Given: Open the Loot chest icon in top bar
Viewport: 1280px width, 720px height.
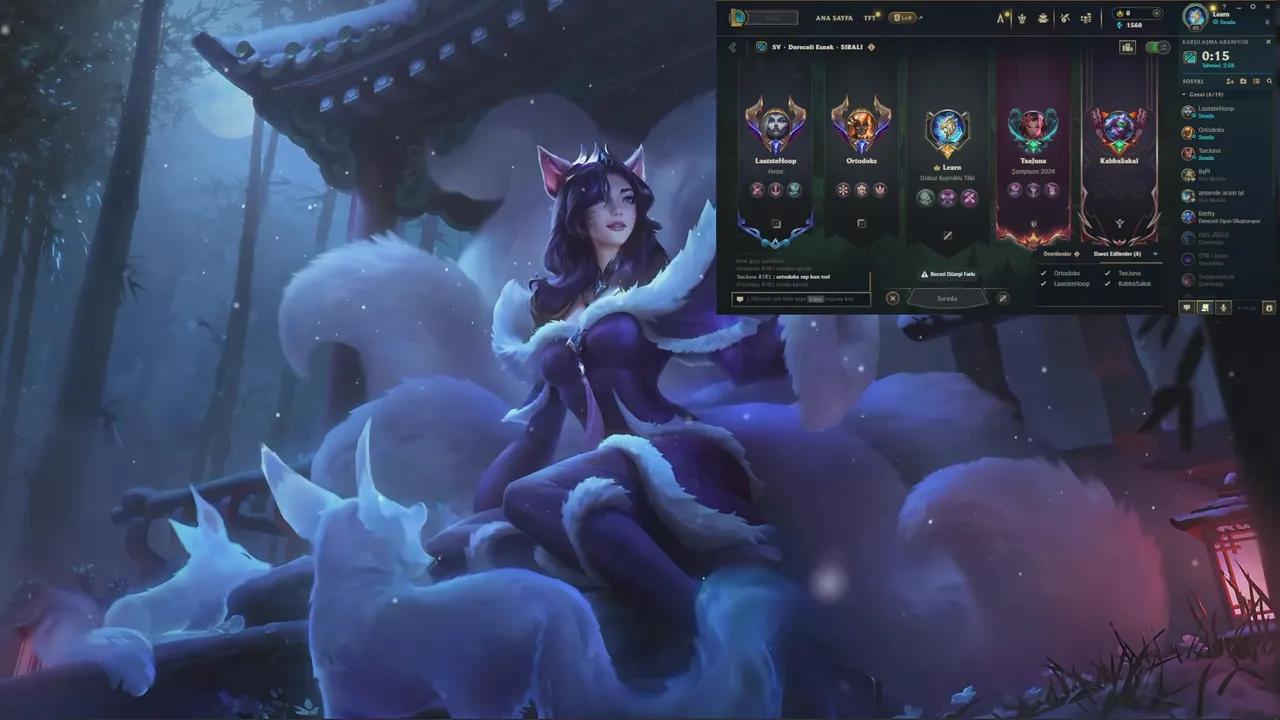Looking at the screenshot, I should pos(1045,17).
